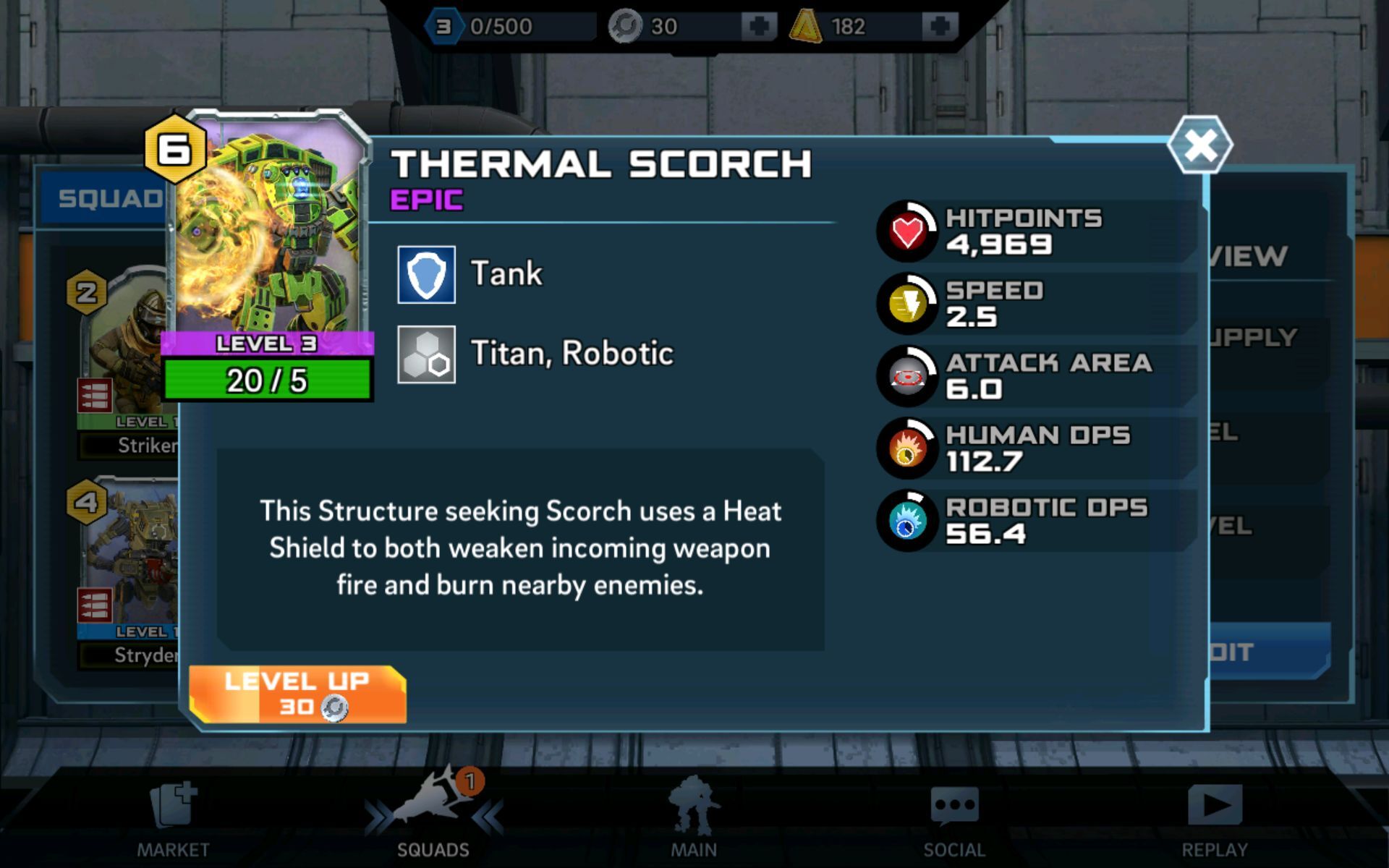Select the Attack Area icon
1389x868 pixels.
click(908, 377)
